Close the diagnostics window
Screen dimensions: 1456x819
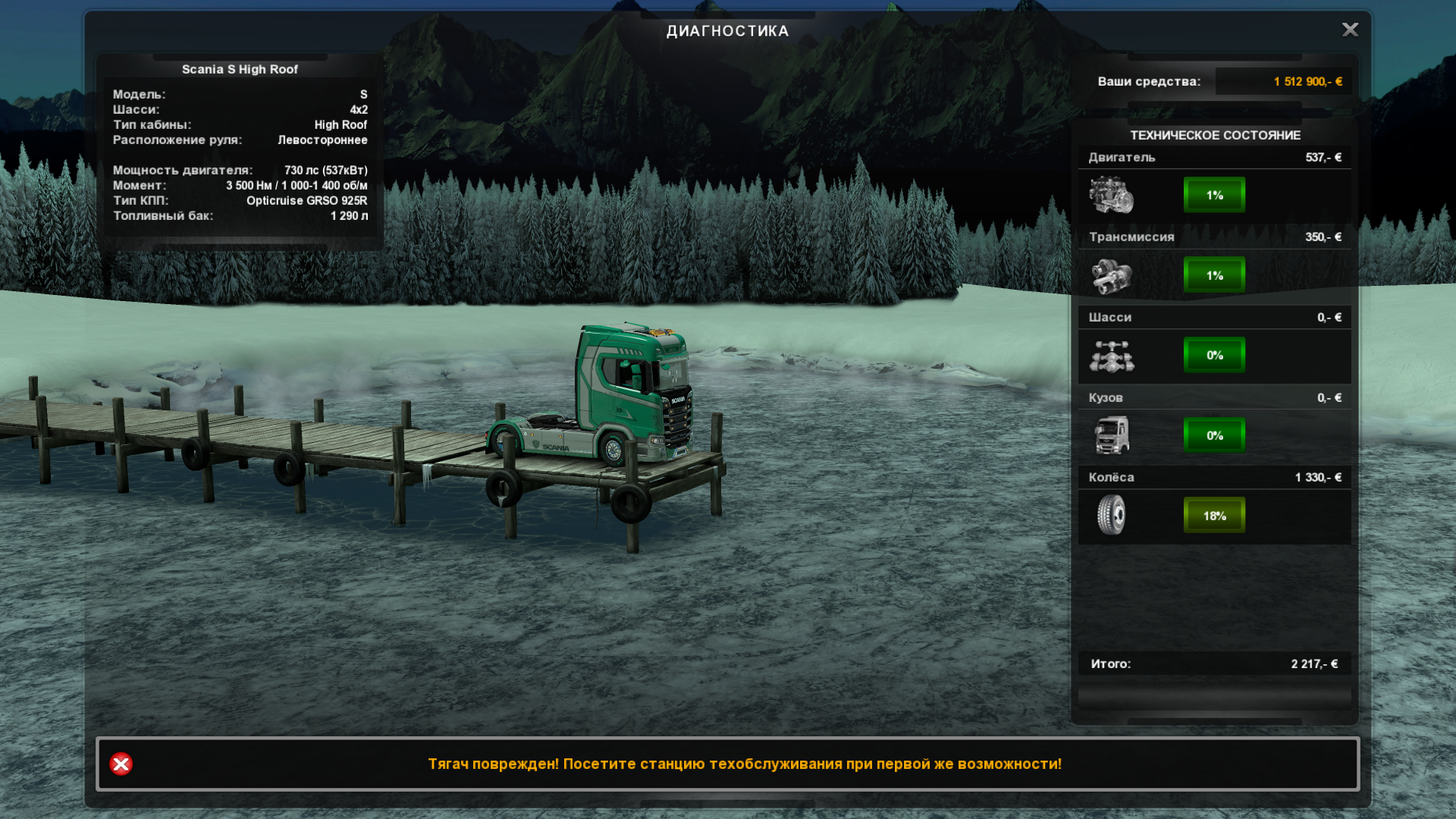point(1350,30)
